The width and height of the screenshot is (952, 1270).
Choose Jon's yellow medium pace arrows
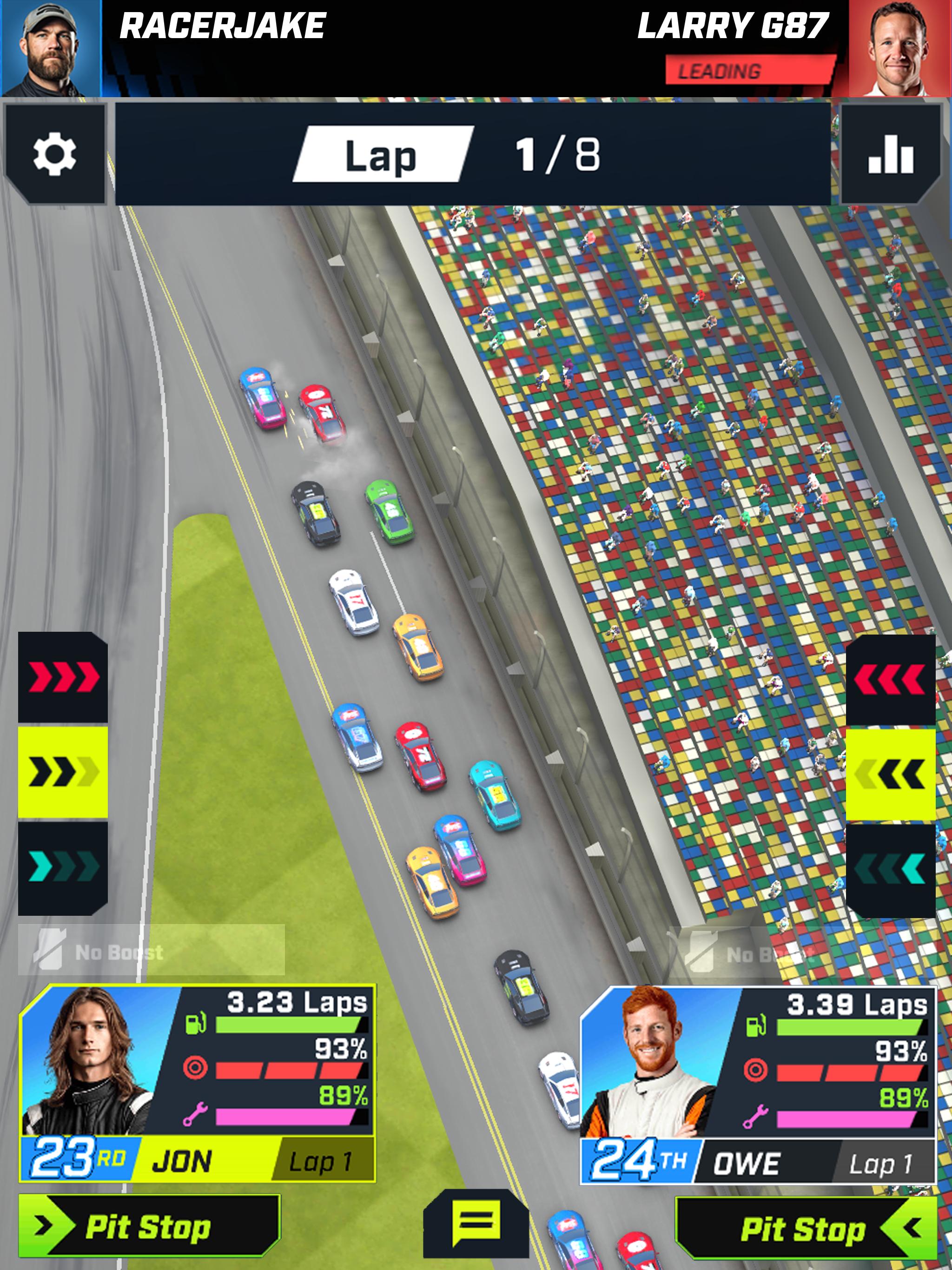(63, 772)
